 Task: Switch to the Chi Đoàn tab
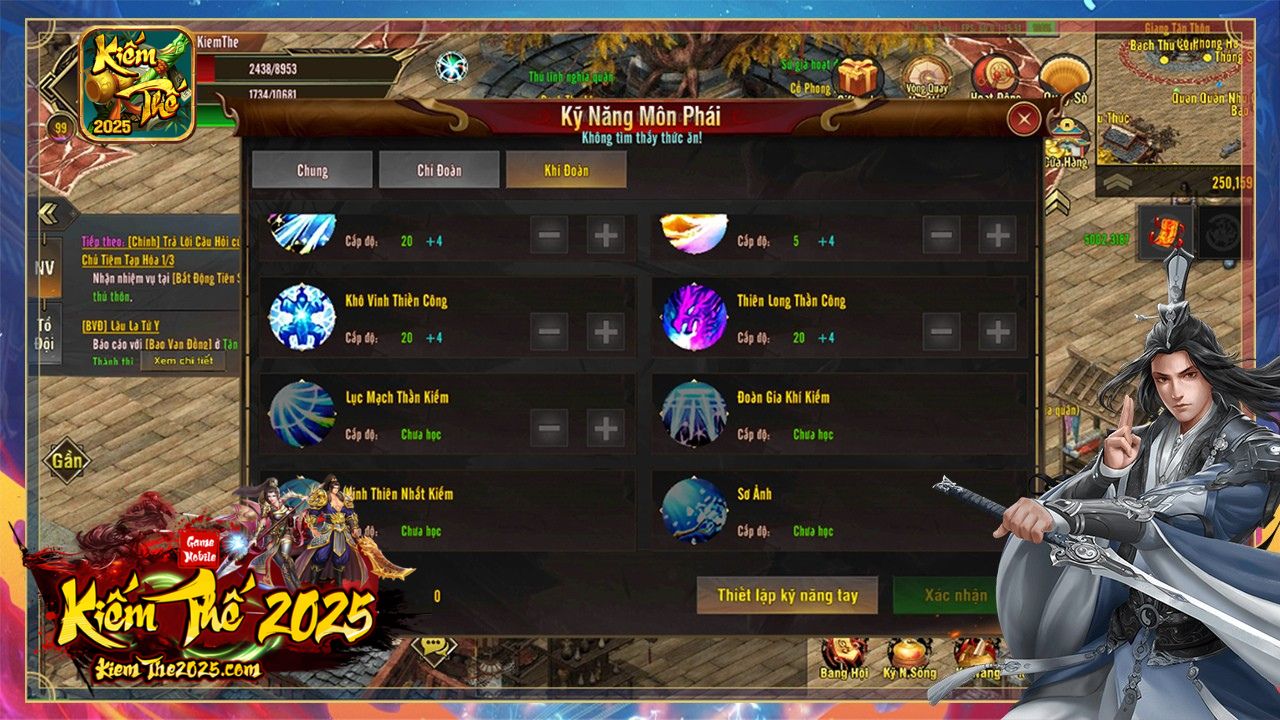438,170
